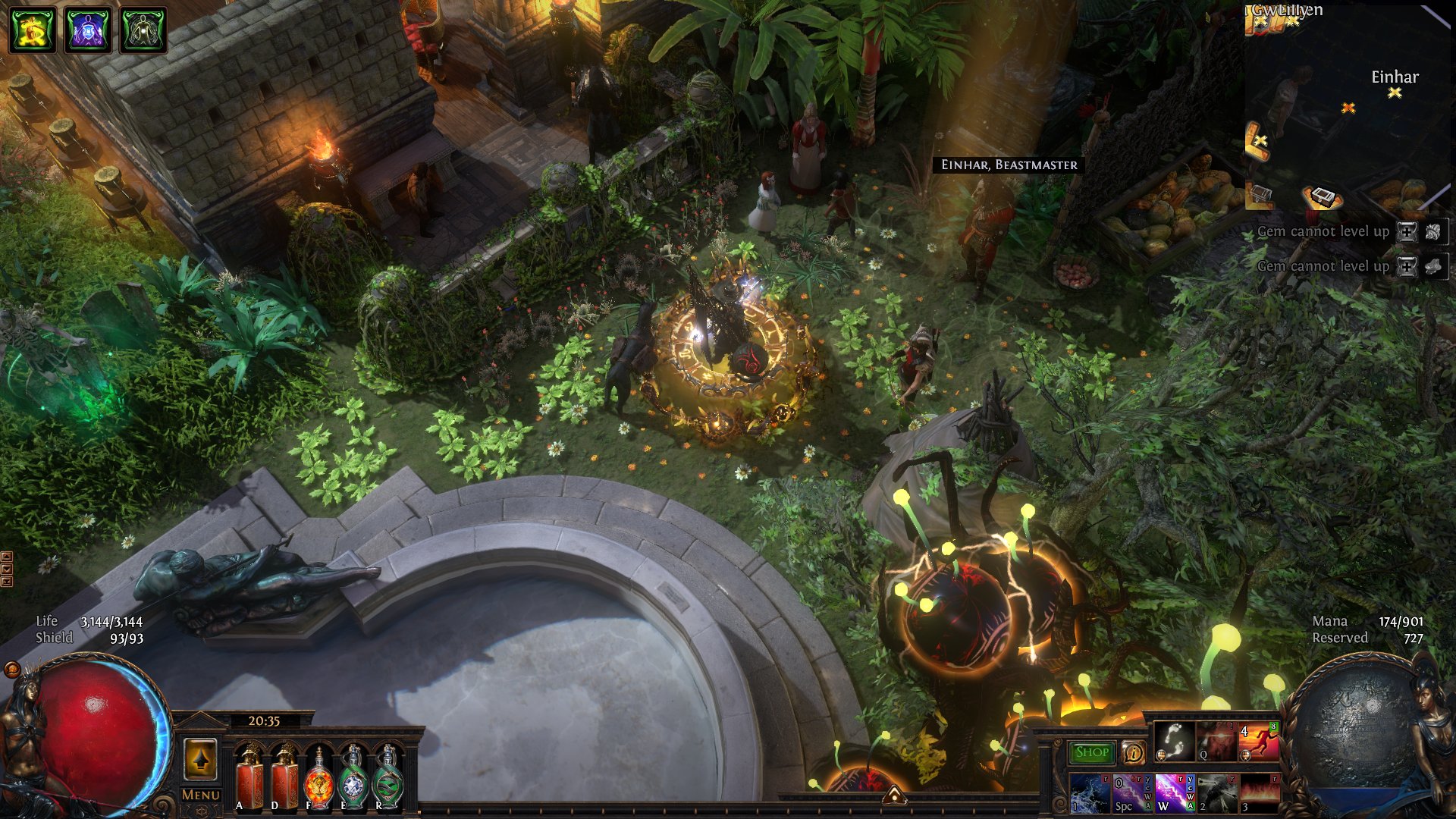Activate the red running figure skill
Viewport: 1456px width, 819px height.
[x=1258, y=741]
